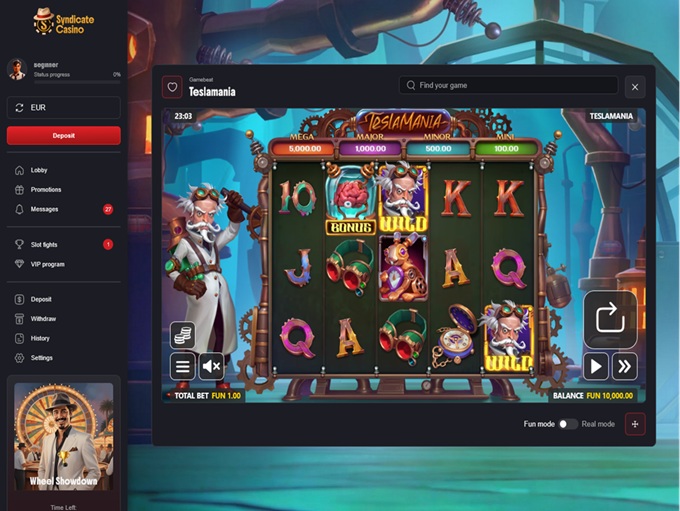Image resolution: width=680 pixels, height=511 pixels.
Task: Open the Withdraw section
Action: tap(43, 318)
